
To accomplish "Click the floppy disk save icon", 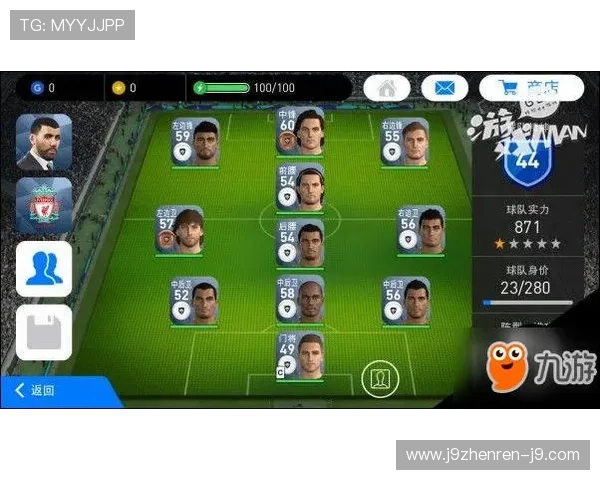I will pyautogui.click(x=44, y=332).
